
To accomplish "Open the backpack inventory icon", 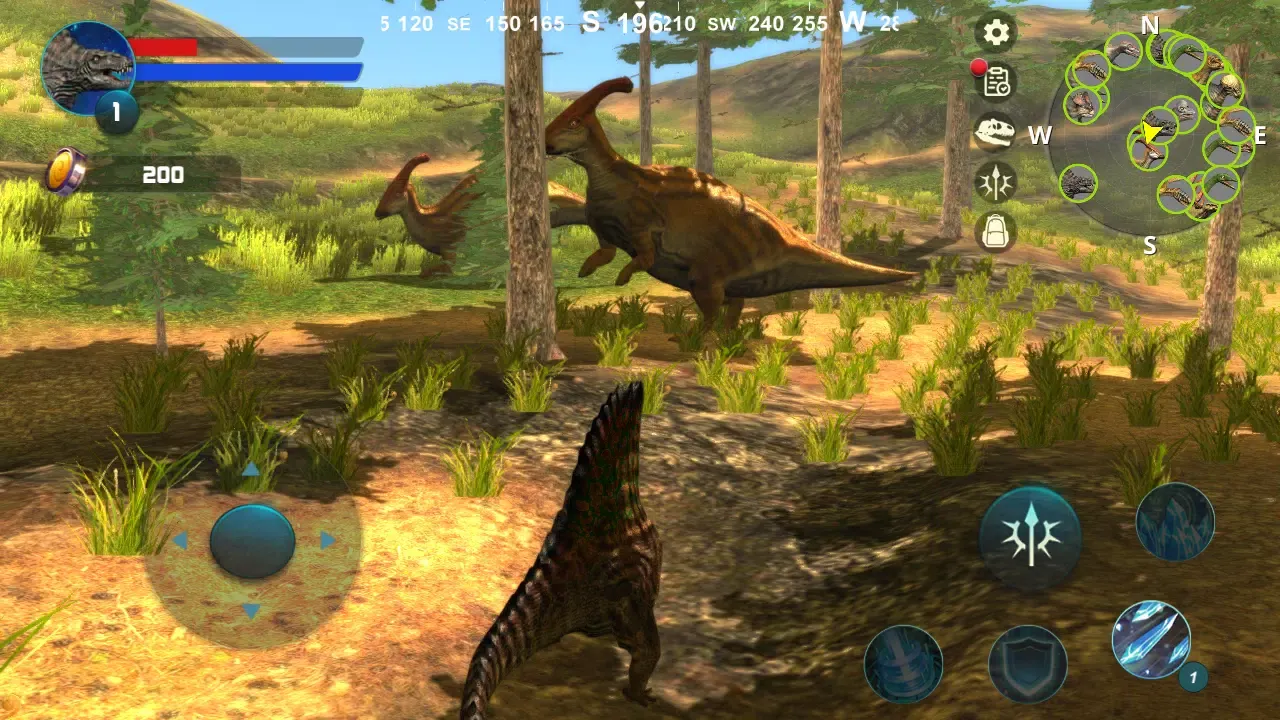I will pos(995,233).
